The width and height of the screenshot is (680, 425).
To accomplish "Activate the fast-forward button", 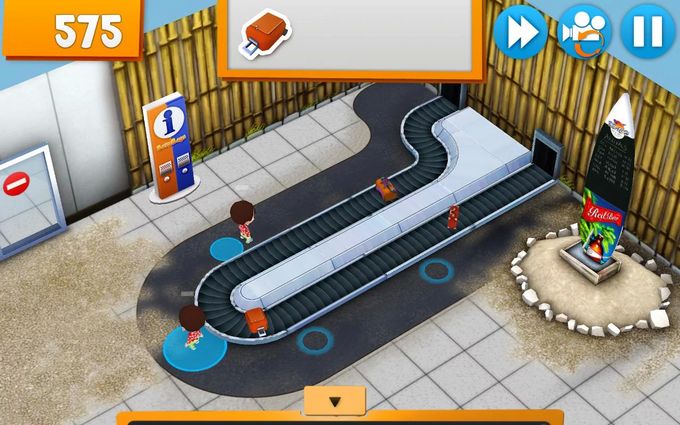I will pos(520,31).
